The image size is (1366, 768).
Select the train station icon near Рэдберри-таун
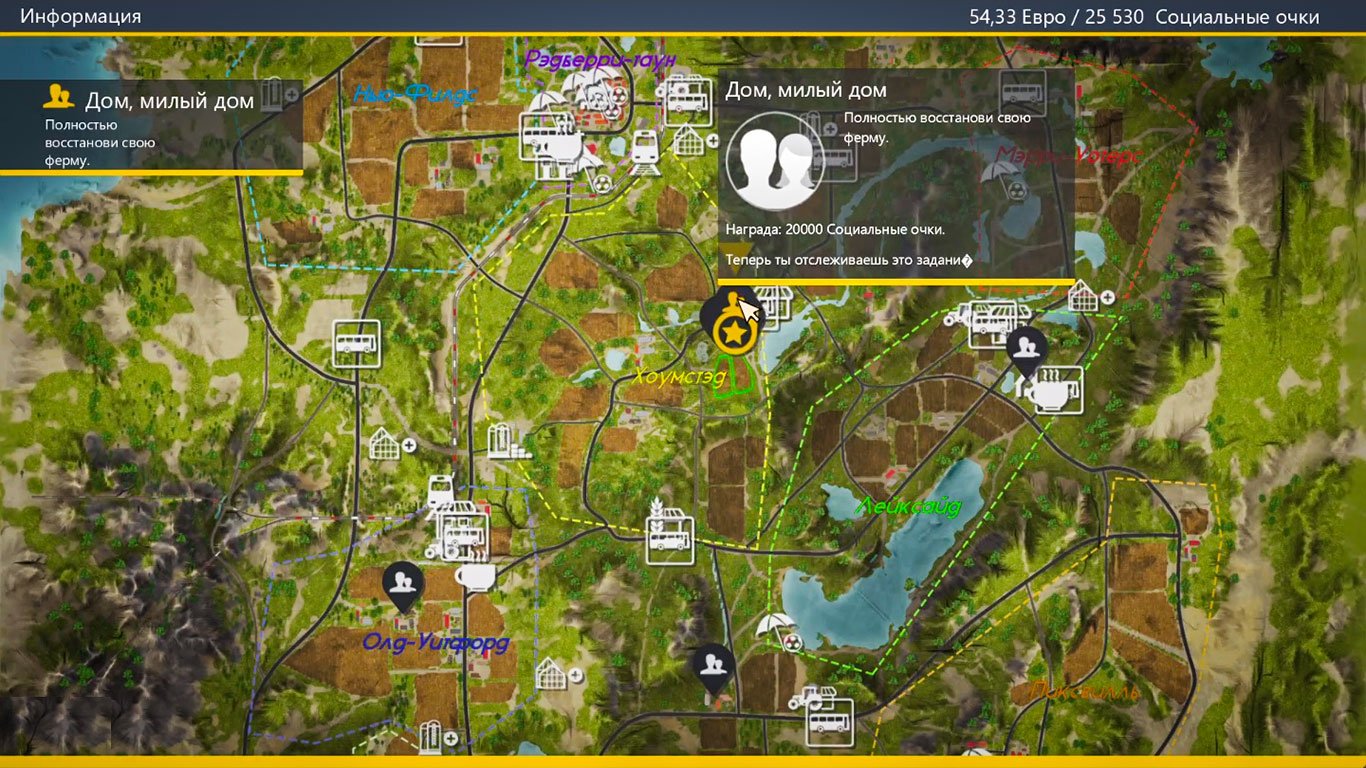[645, 150]
